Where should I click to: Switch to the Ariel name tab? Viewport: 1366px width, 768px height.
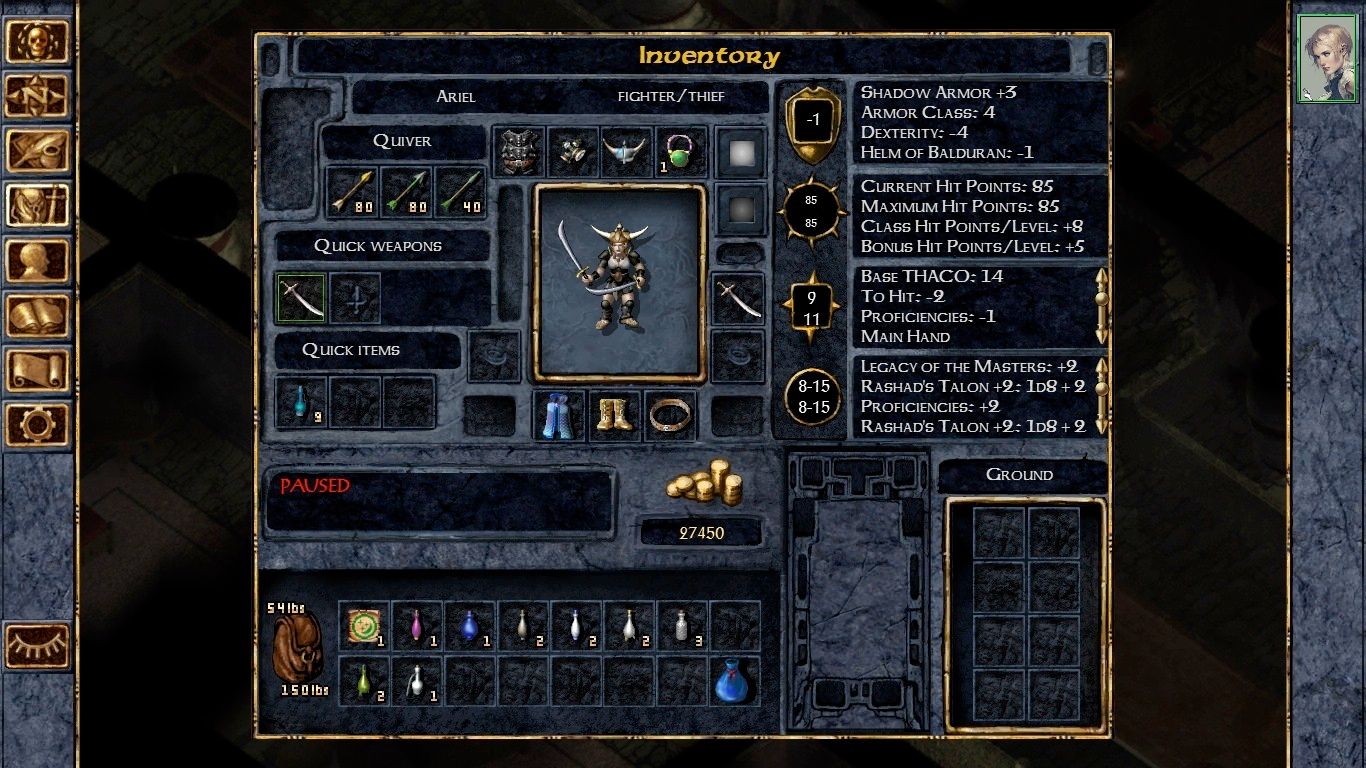[x=455, y=96]
